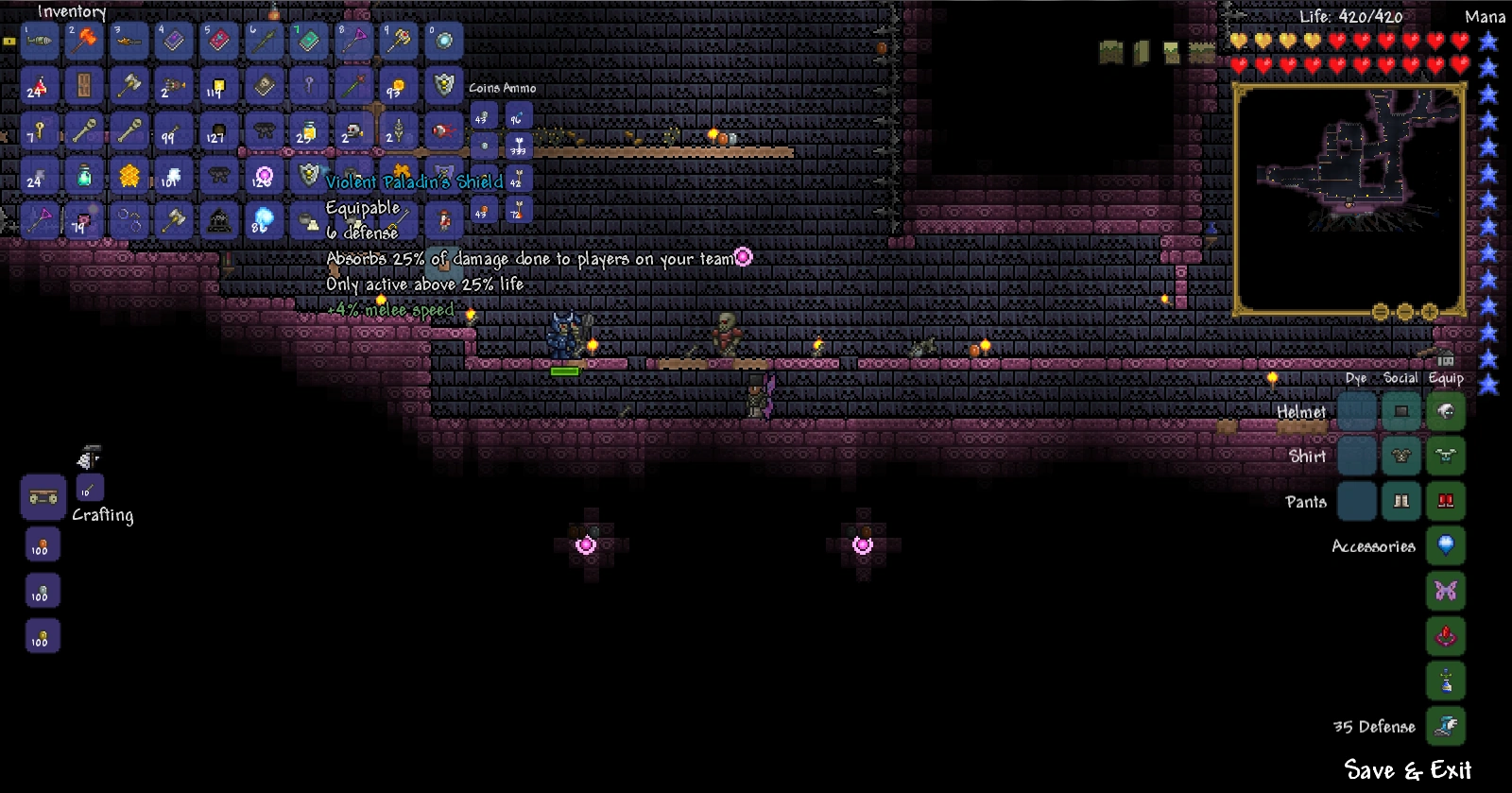Select the butterfly wings accessory slot

coord(1446,591)
